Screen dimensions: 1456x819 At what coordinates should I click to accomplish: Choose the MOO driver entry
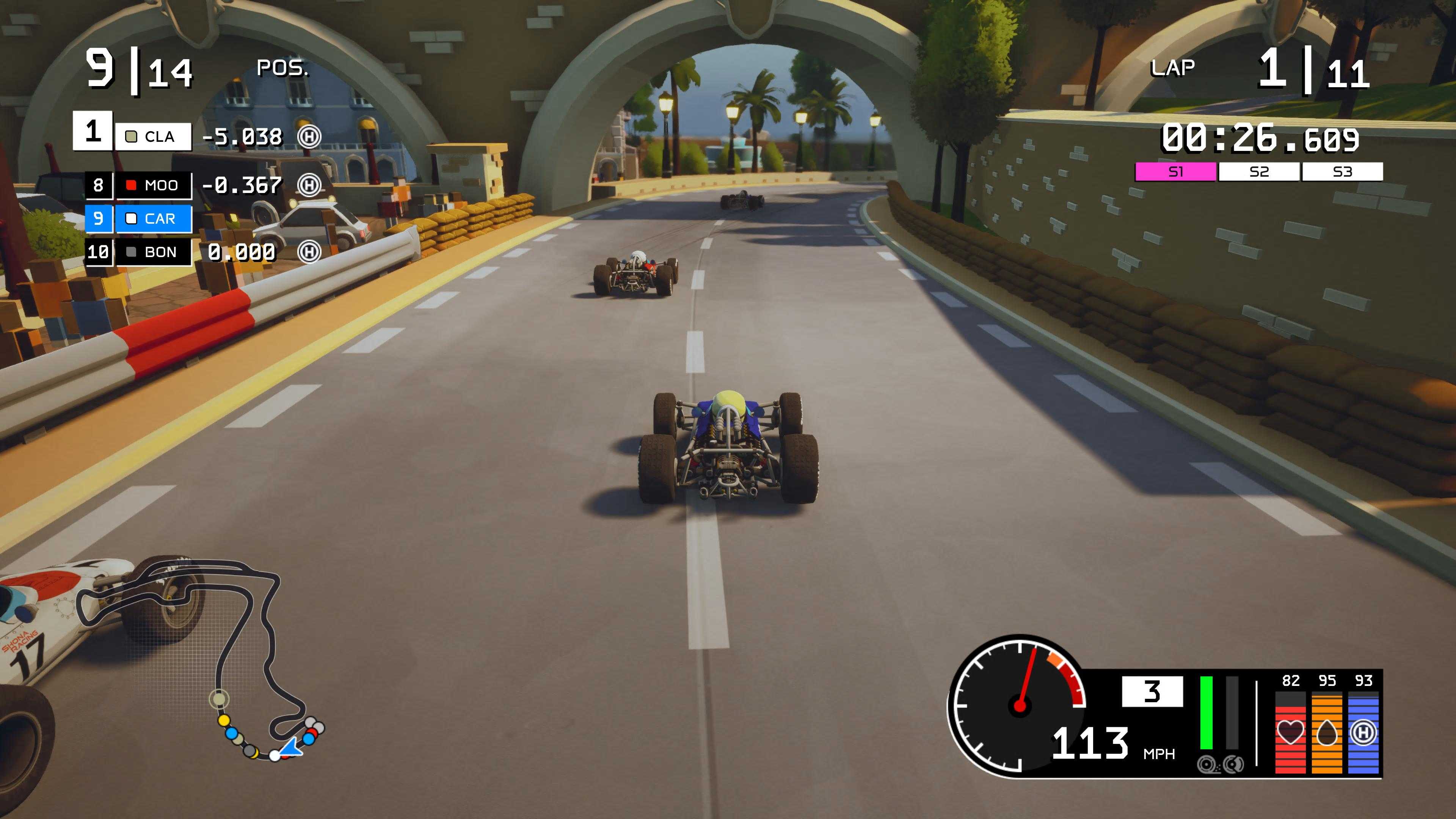153,185
